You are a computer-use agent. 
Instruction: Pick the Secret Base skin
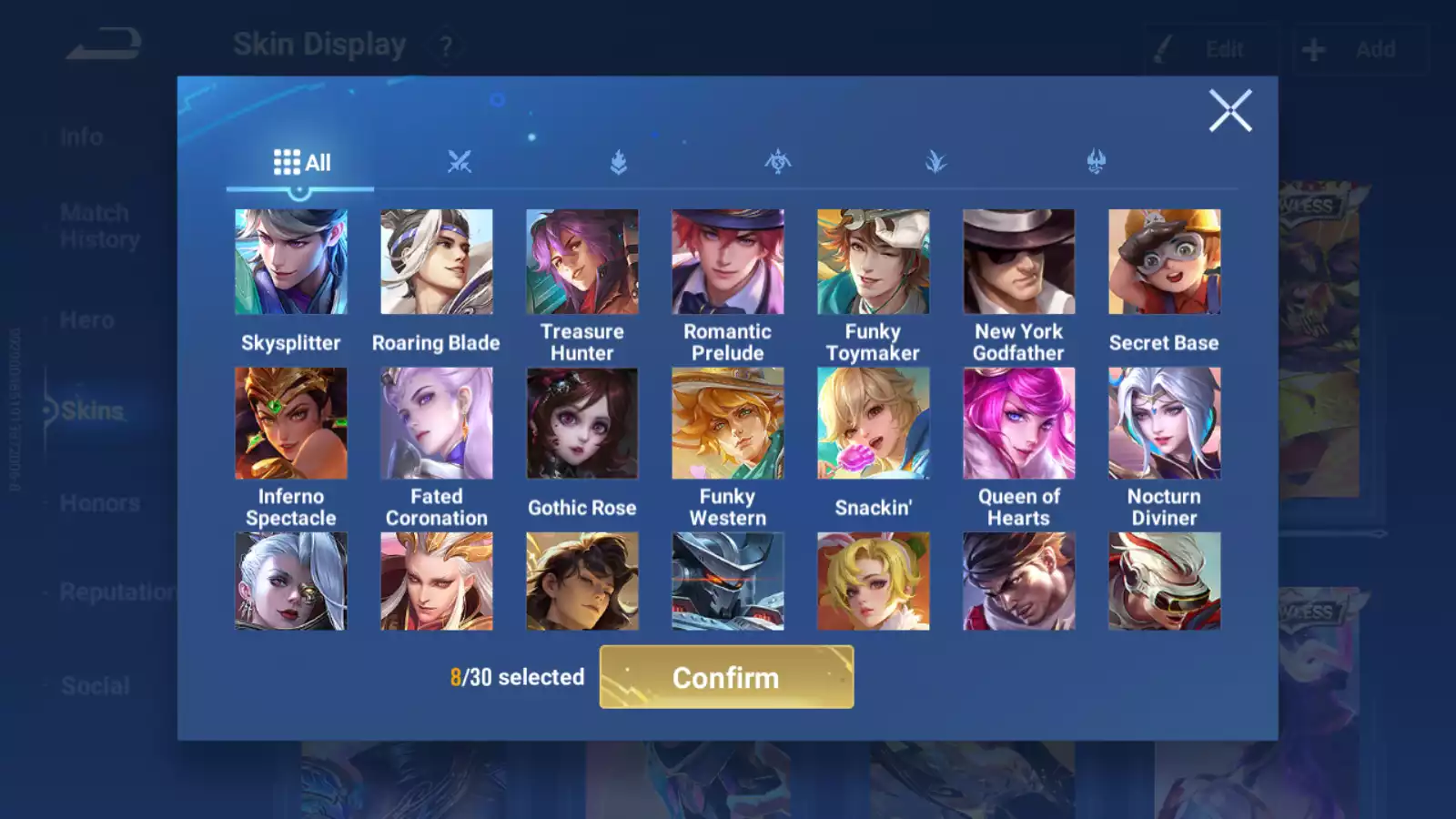(x=1165, y=262)
